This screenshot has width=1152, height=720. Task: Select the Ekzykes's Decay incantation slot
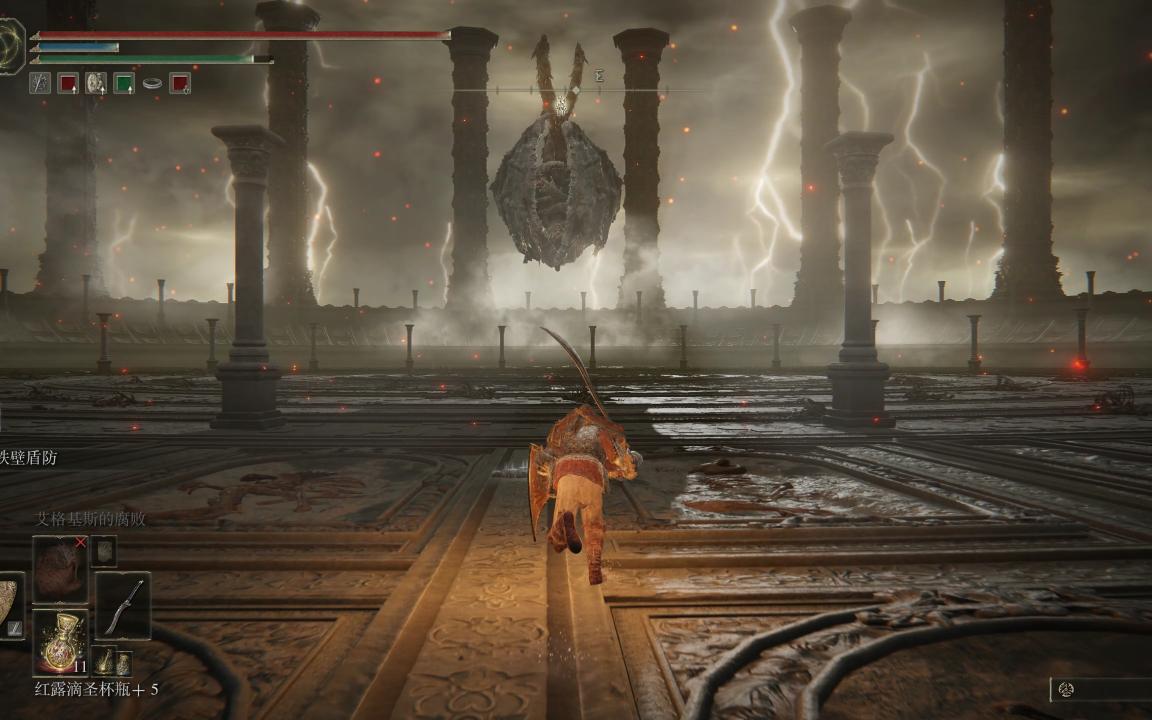coord(59,569)
